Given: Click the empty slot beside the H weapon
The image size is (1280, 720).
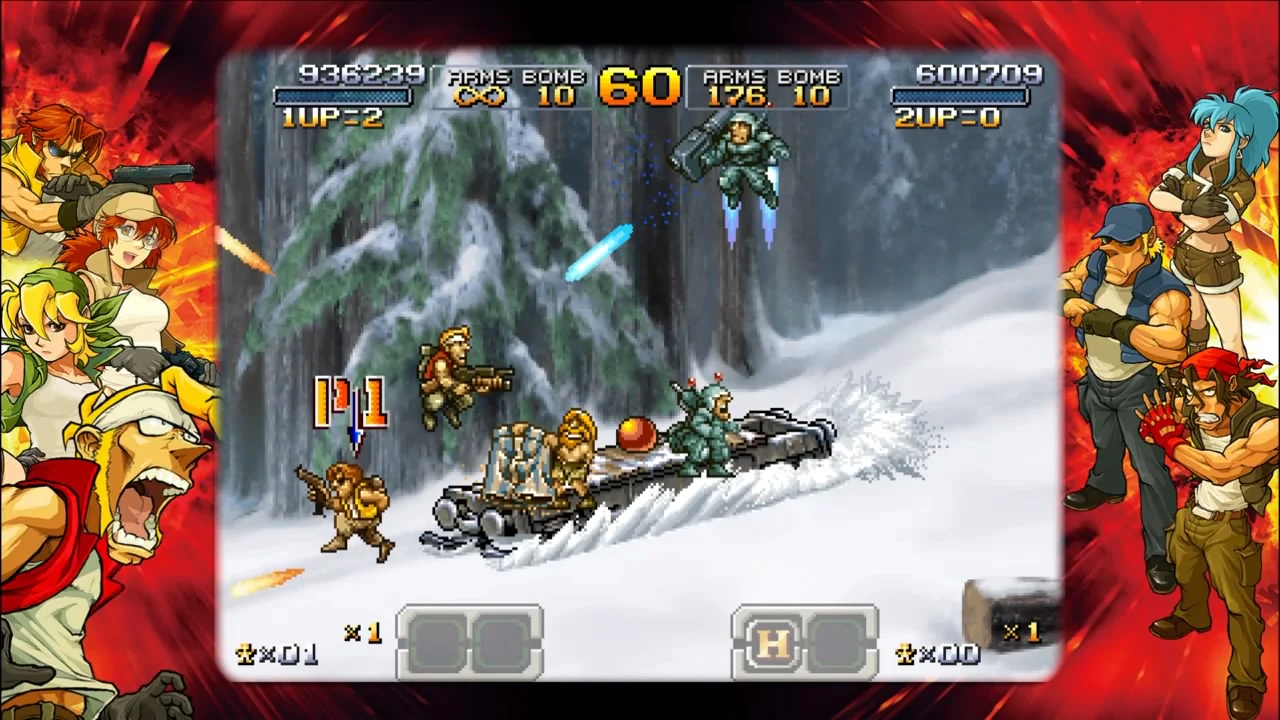Looking at the screenshot, I should [838, 643].
